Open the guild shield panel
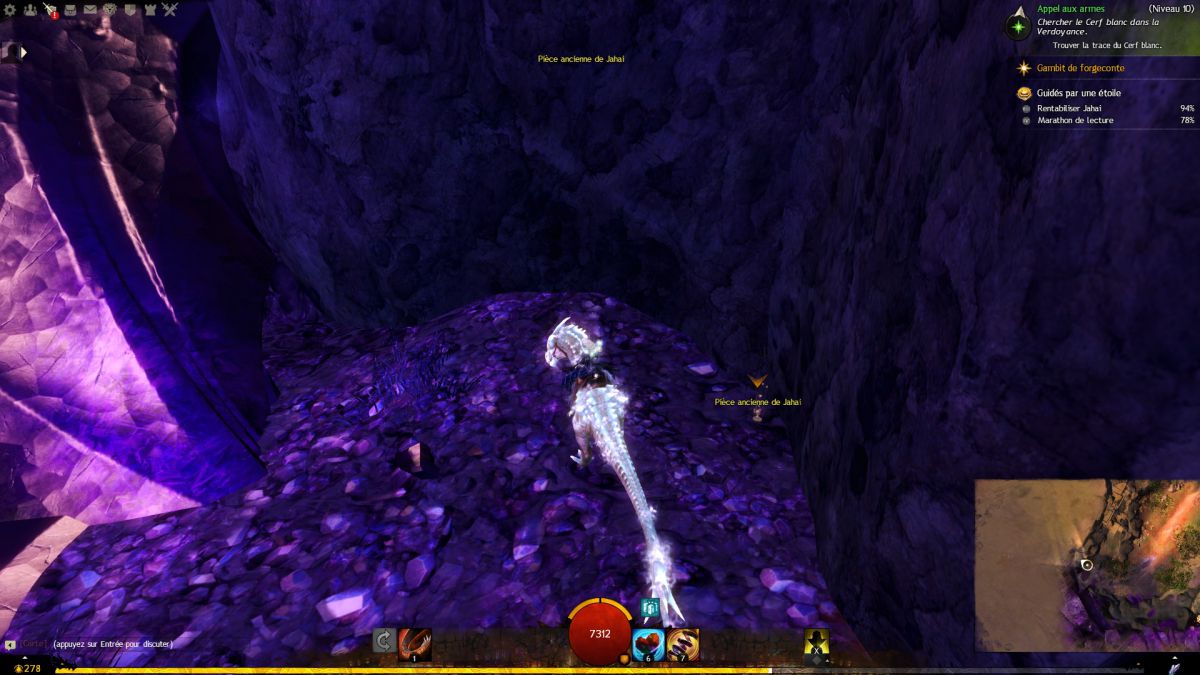The image size is (1200, 675). (130, 10)
